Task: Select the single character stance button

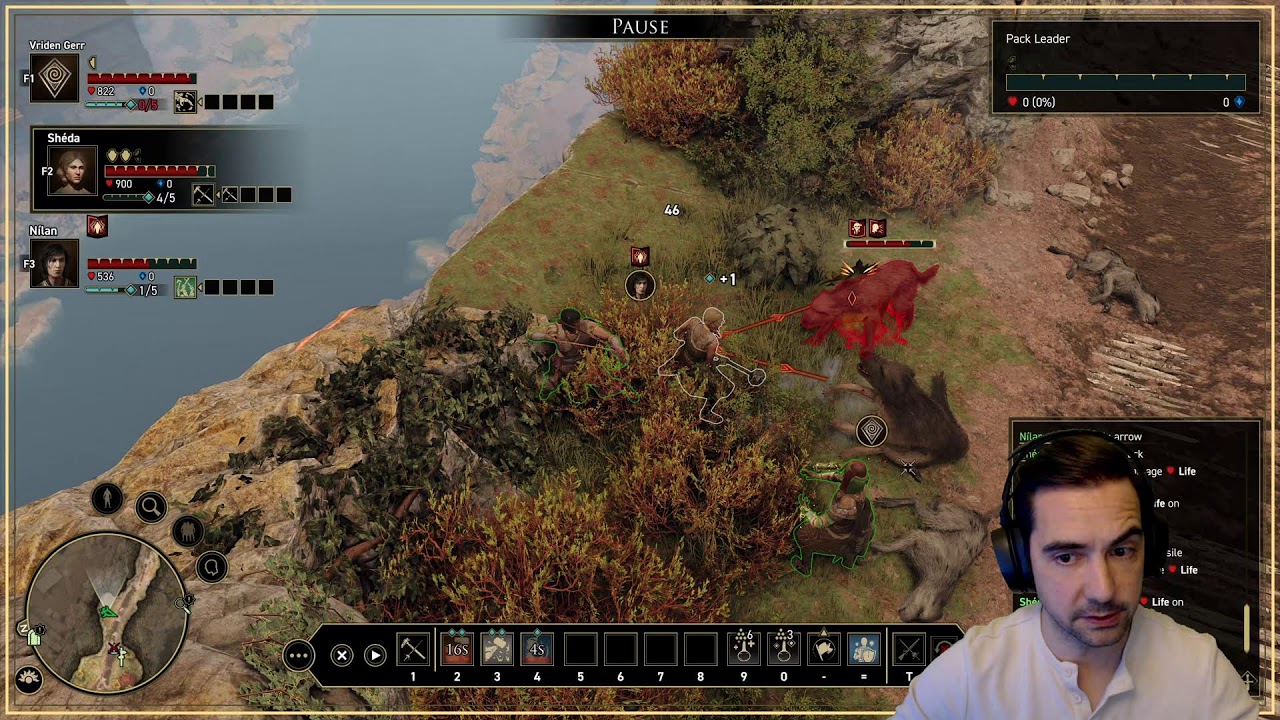Action: point(107,498)
